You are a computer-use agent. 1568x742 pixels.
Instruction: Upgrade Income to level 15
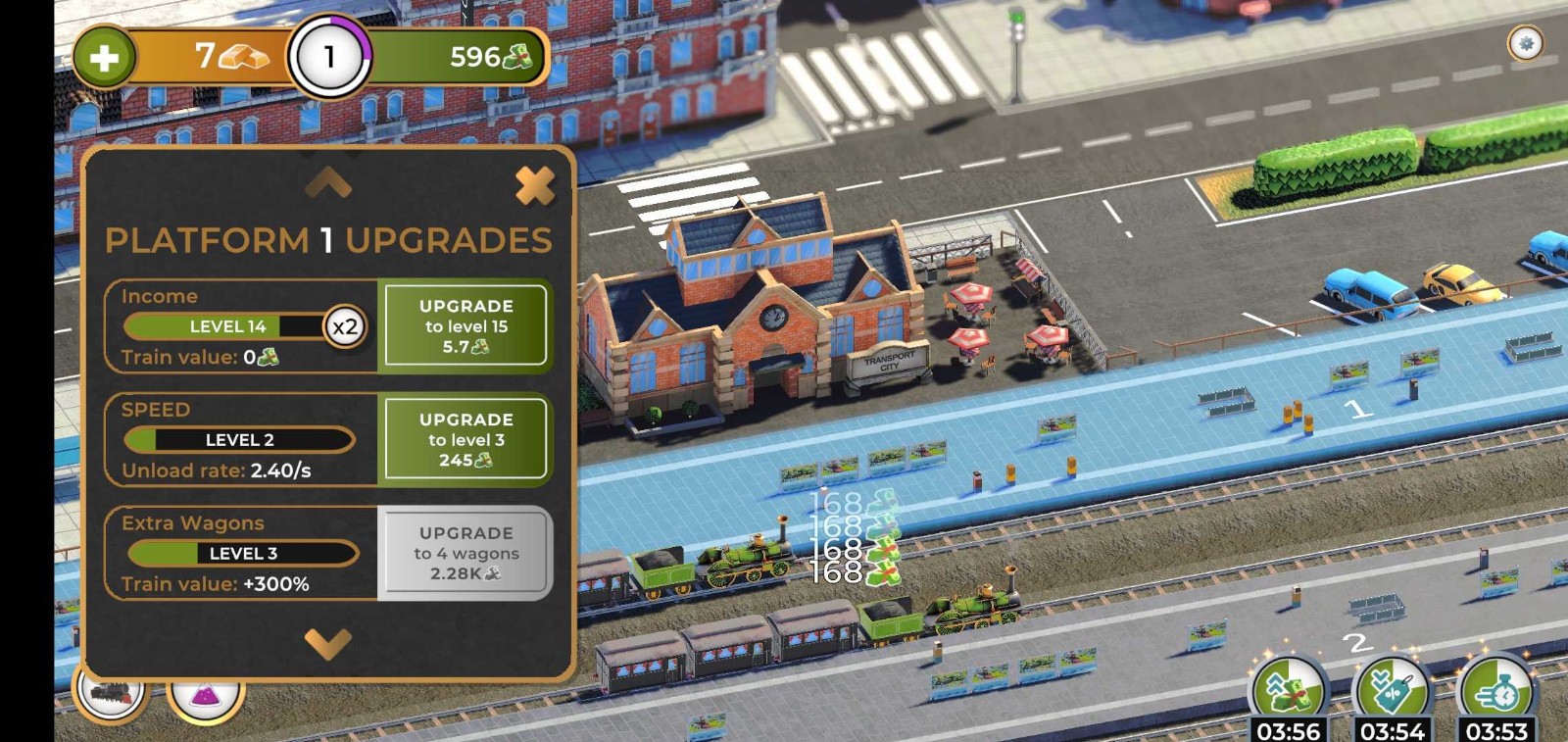point(465,325)
